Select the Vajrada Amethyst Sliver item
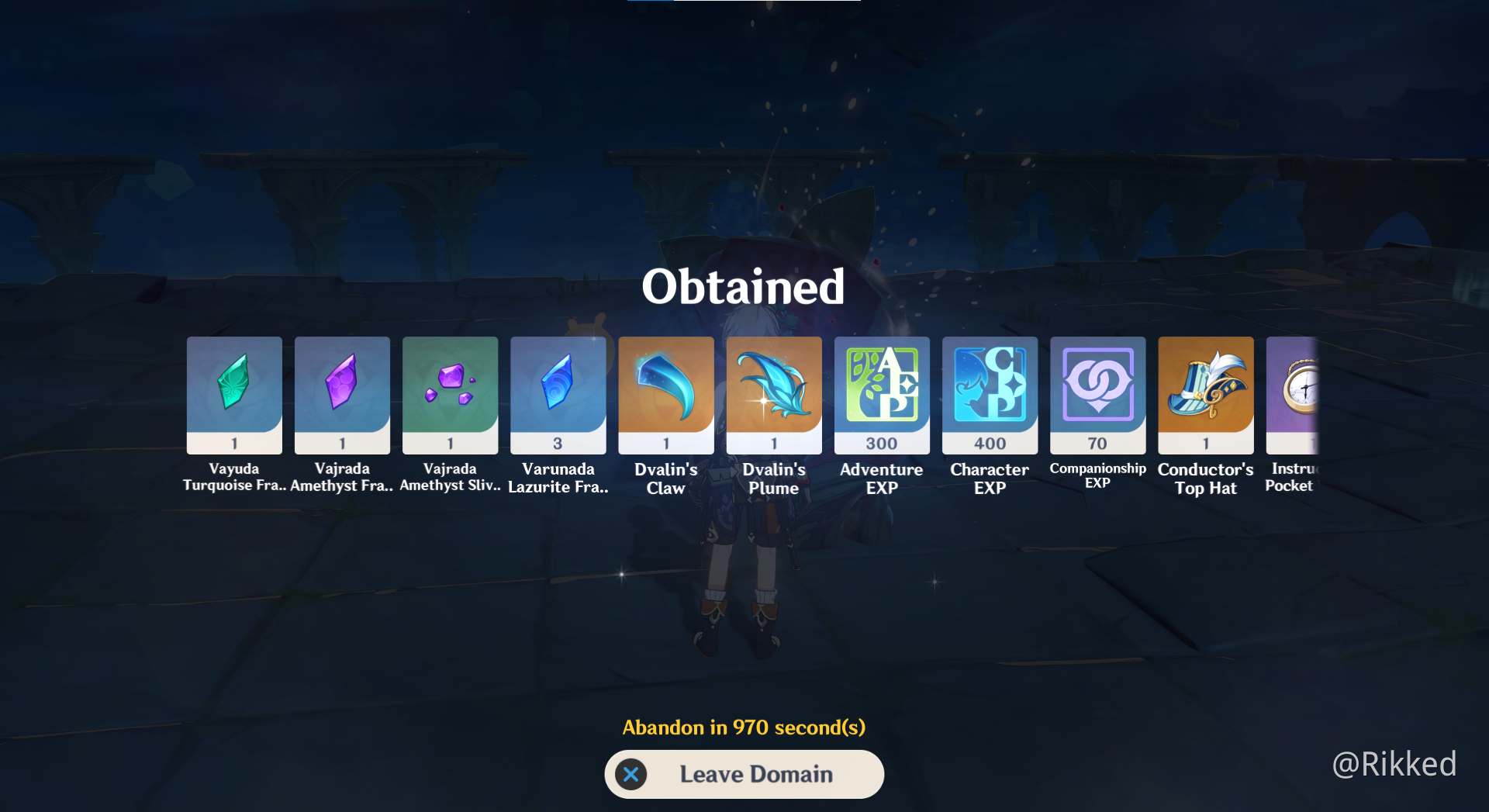Viewport: 1489px width, 812px height. (x=450, y=395)
